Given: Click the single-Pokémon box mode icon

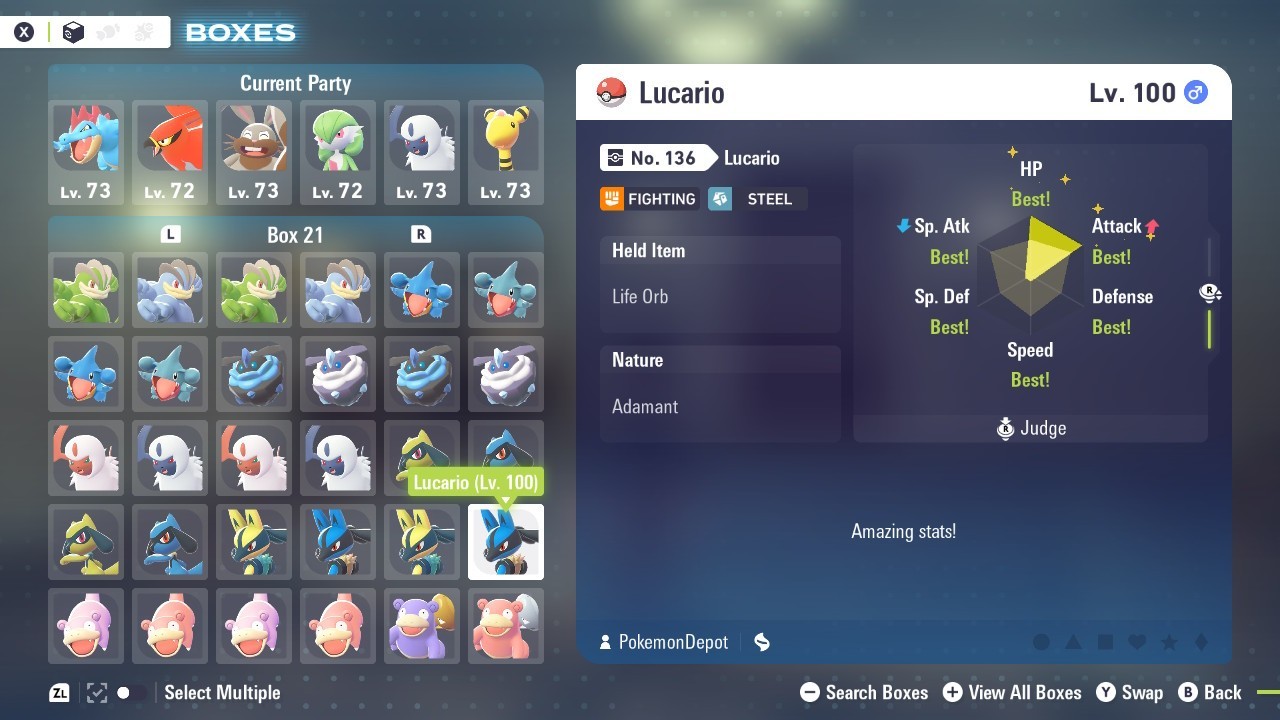Looking at the screenshot, I should coord(73,32).
